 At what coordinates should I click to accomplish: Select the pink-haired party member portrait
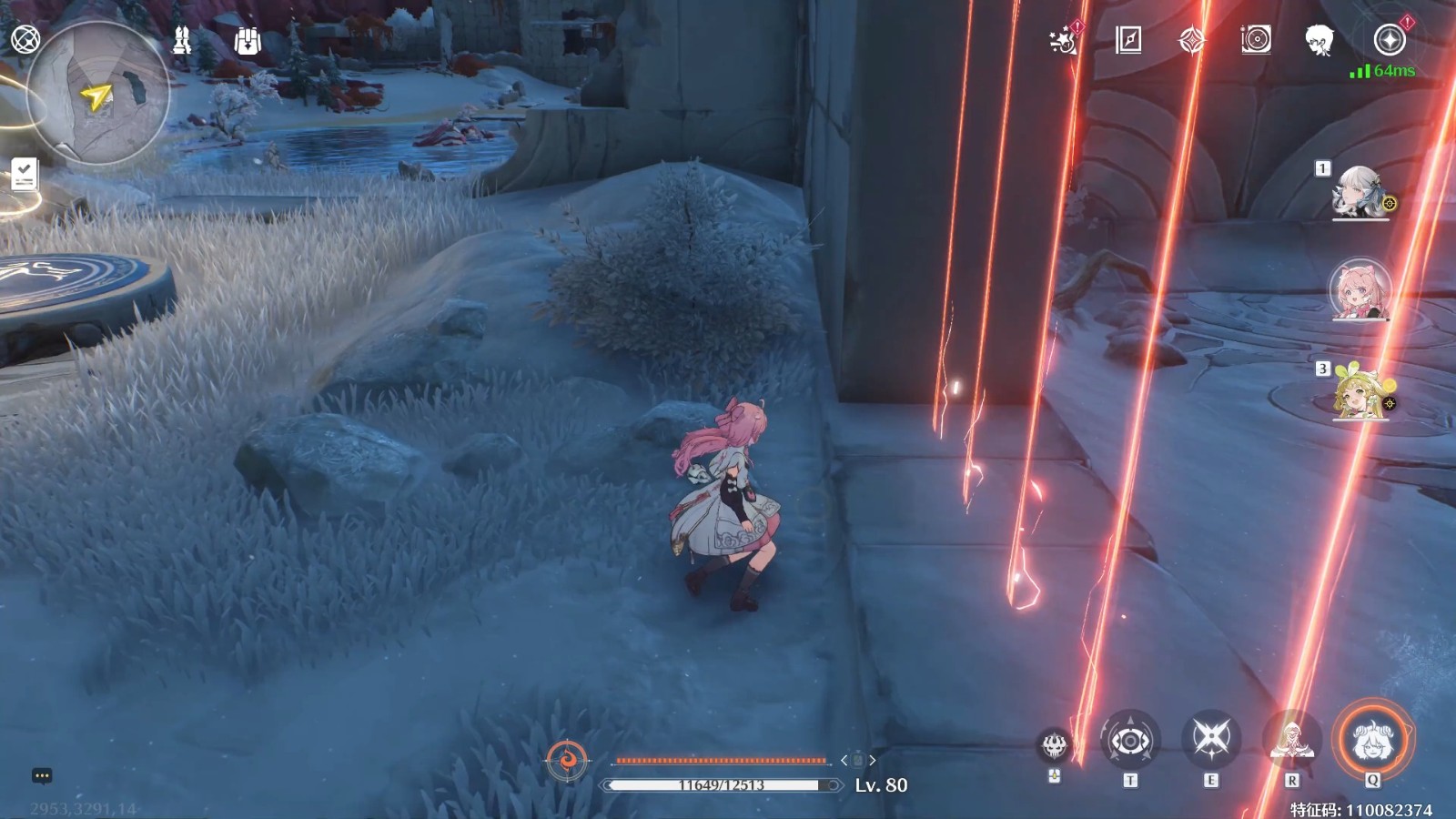coord(1360,291)
